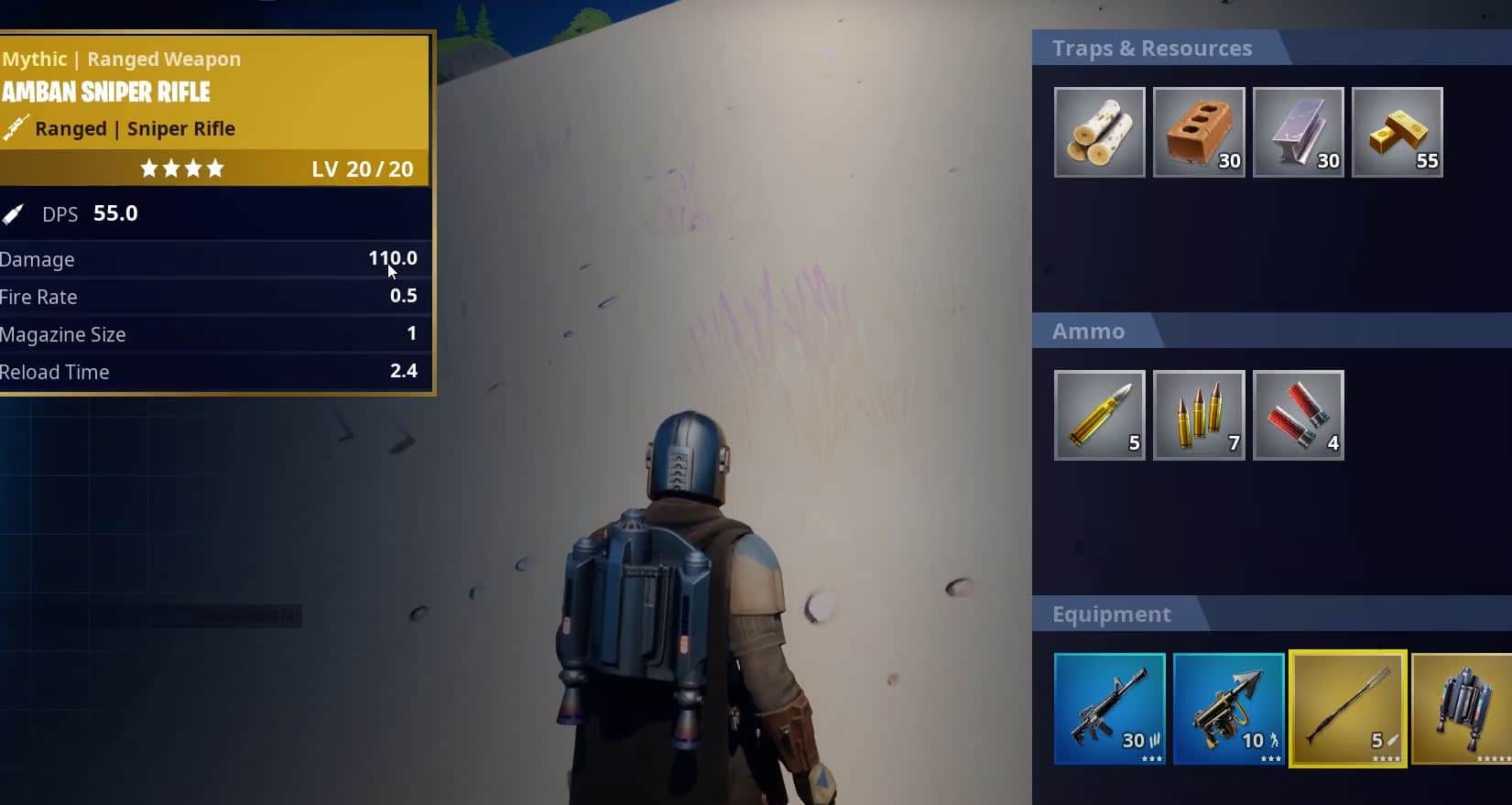Select the light ammo bullet icon

point(1099,414)
